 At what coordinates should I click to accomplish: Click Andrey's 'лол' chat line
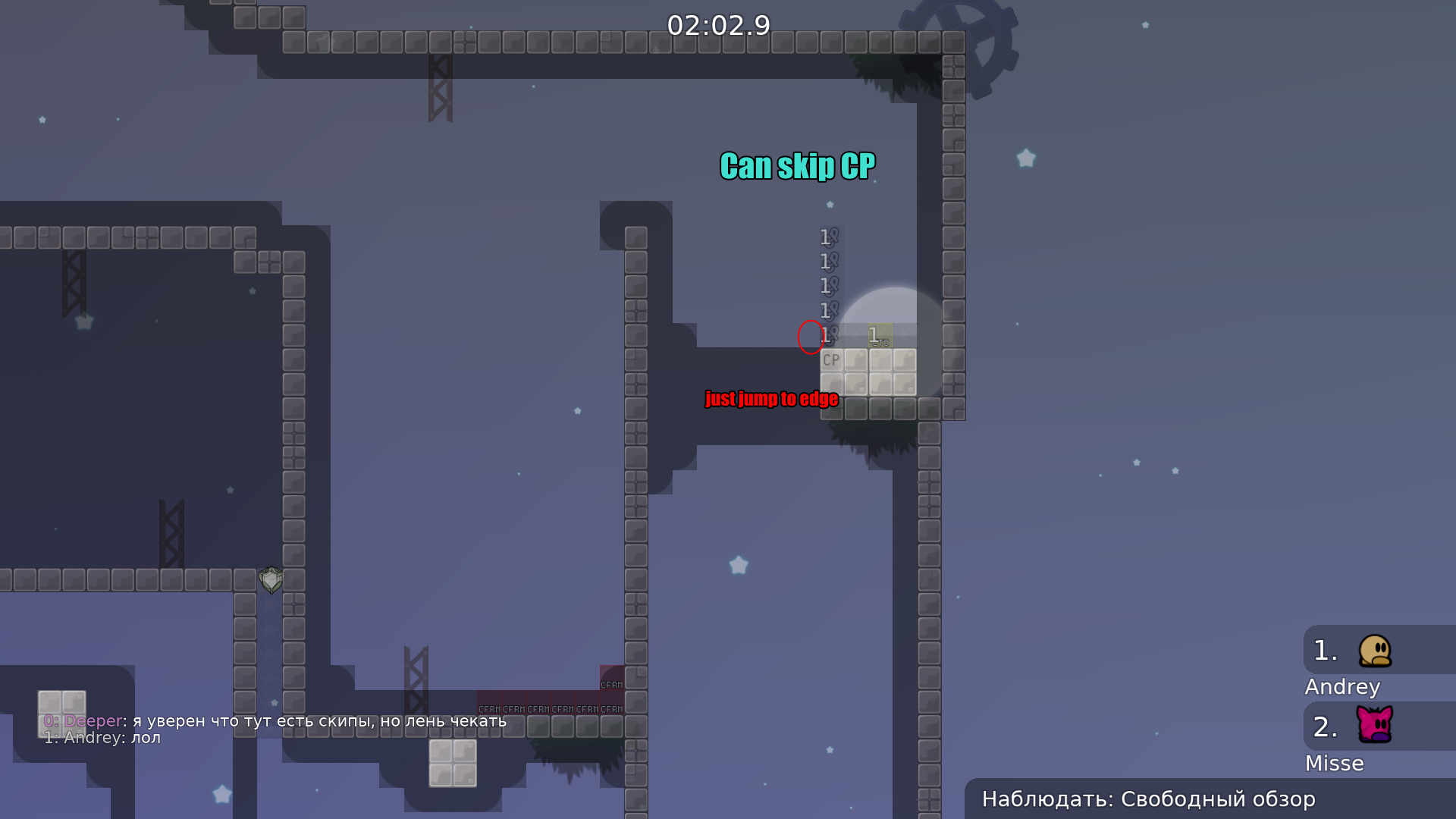coord(102,737)
